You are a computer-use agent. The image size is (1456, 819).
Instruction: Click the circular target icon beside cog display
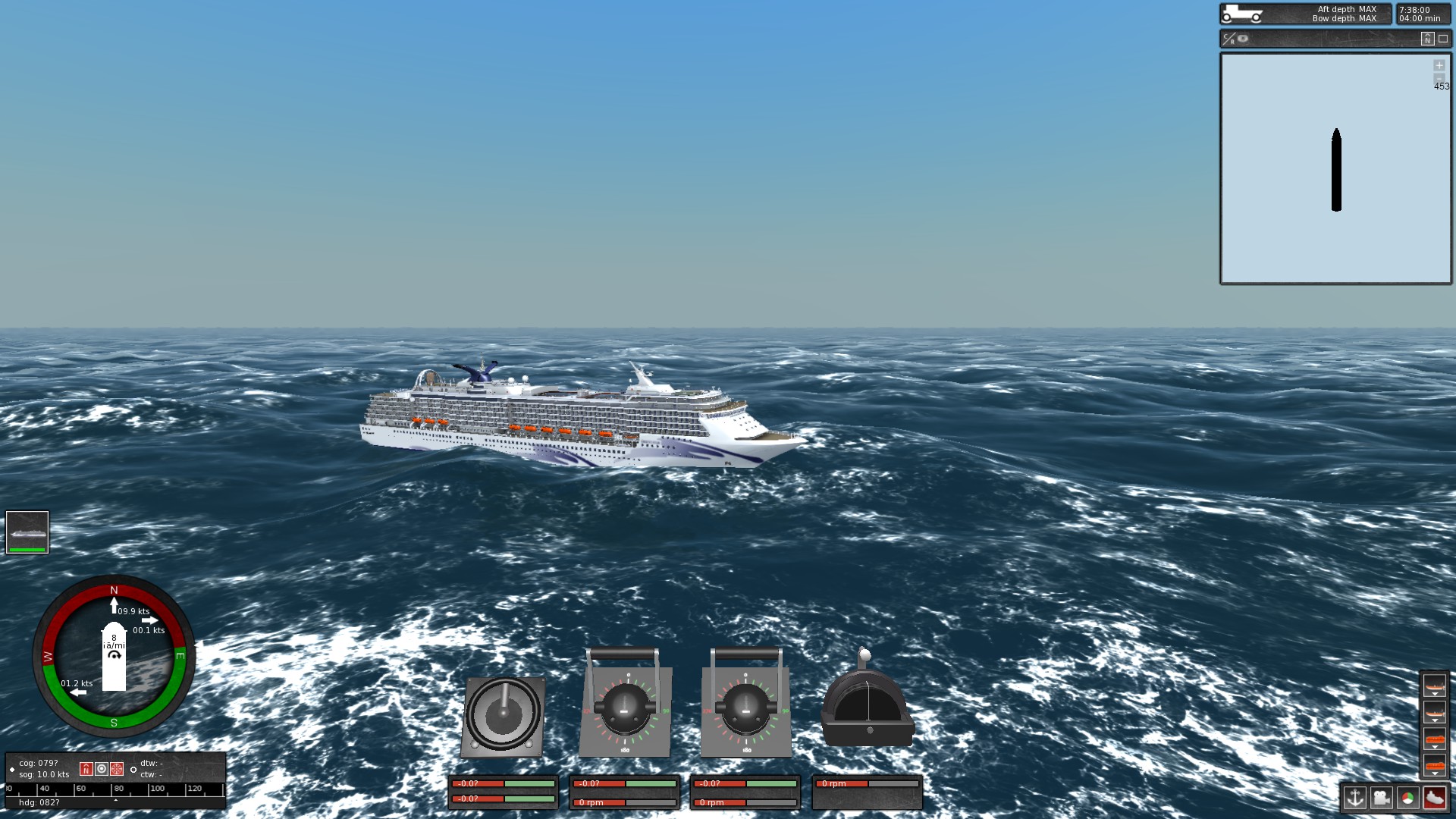[x=102, y=769]
